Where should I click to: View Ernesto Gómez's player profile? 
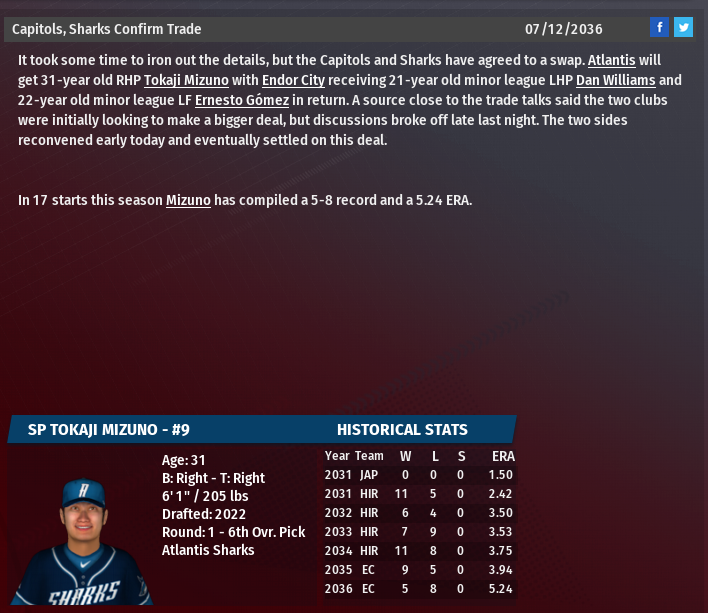point(241,100)
